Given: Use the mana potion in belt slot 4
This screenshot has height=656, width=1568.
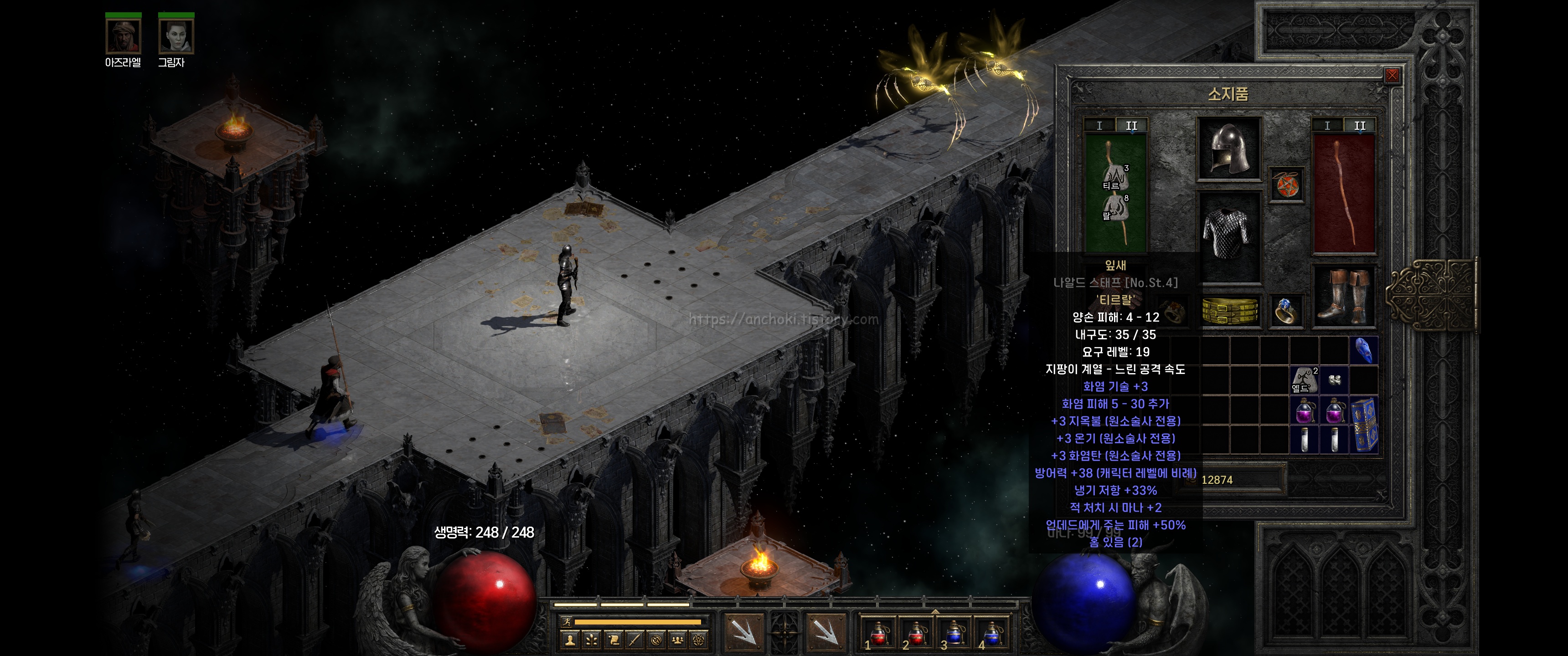Looking at the screenshot, I should pos(991,633).
